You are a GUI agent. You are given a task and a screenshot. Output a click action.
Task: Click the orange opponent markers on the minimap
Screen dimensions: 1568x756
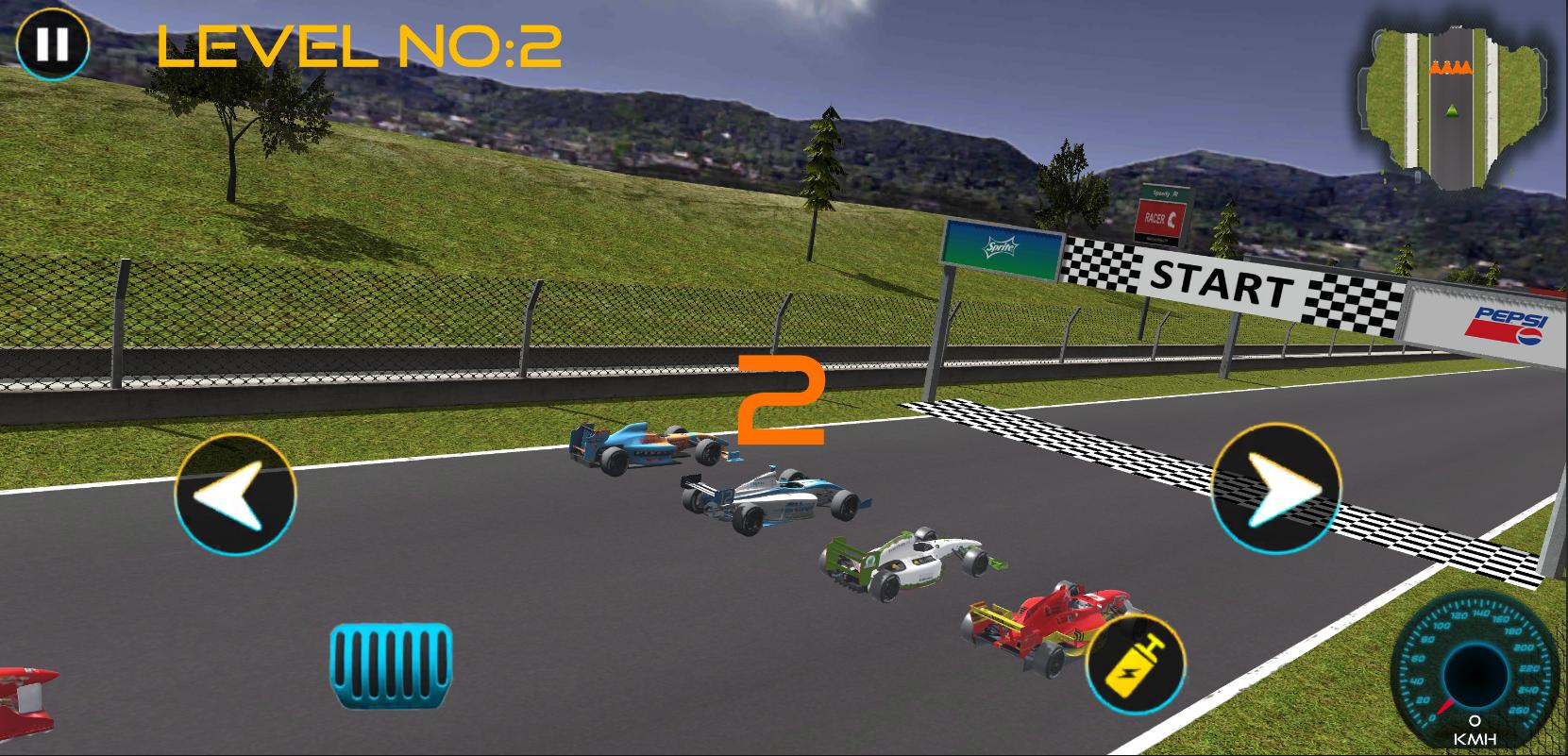click(1449, 69)
